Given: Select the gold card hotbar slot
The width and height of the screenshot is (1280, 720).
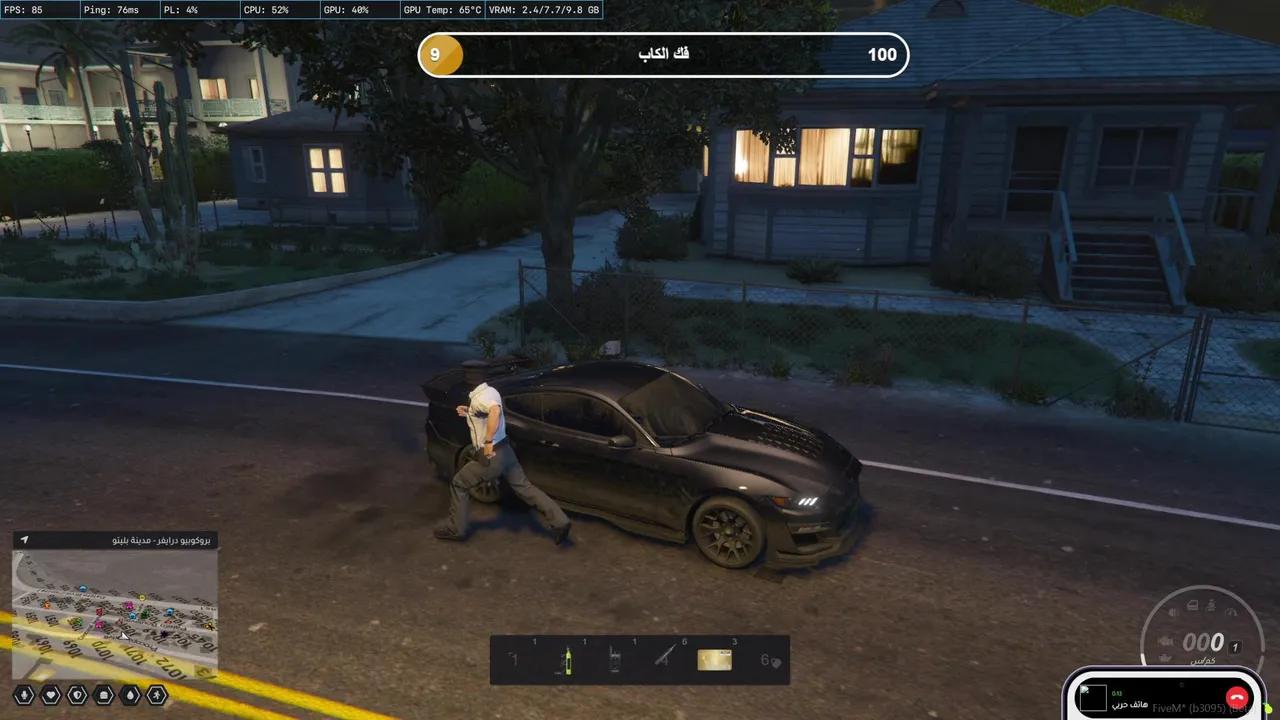Looking at the screenshot, I should tap(714, 660).
